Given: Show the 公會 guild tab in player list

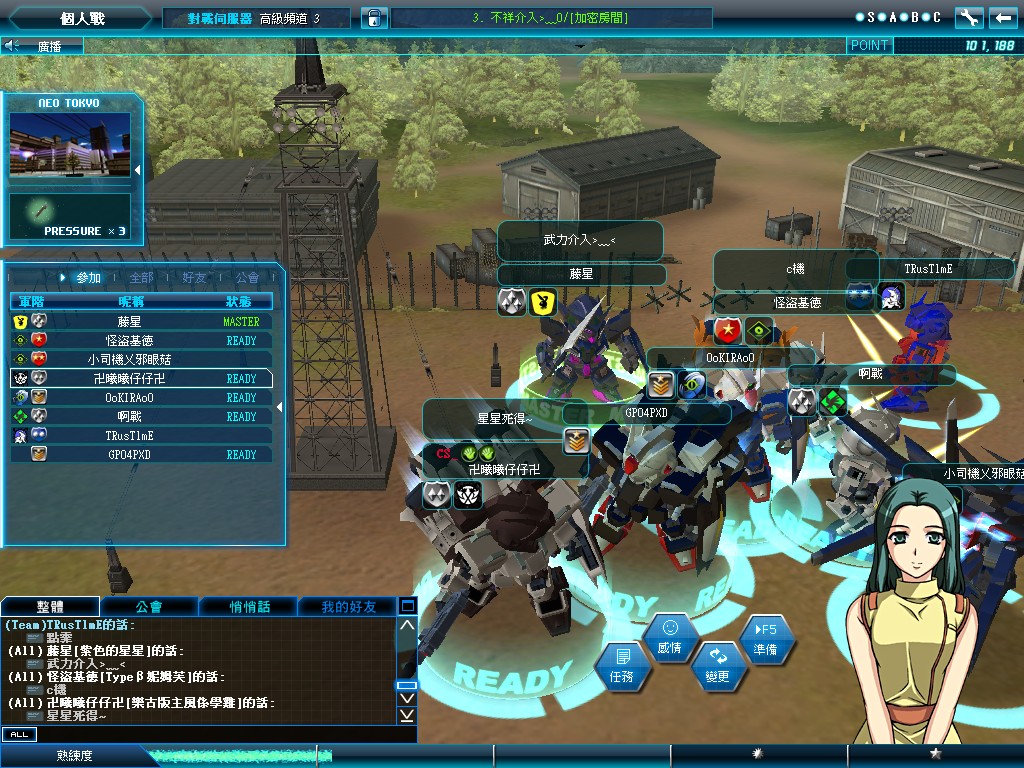Looking at the screenshot, I should (247, 277).
